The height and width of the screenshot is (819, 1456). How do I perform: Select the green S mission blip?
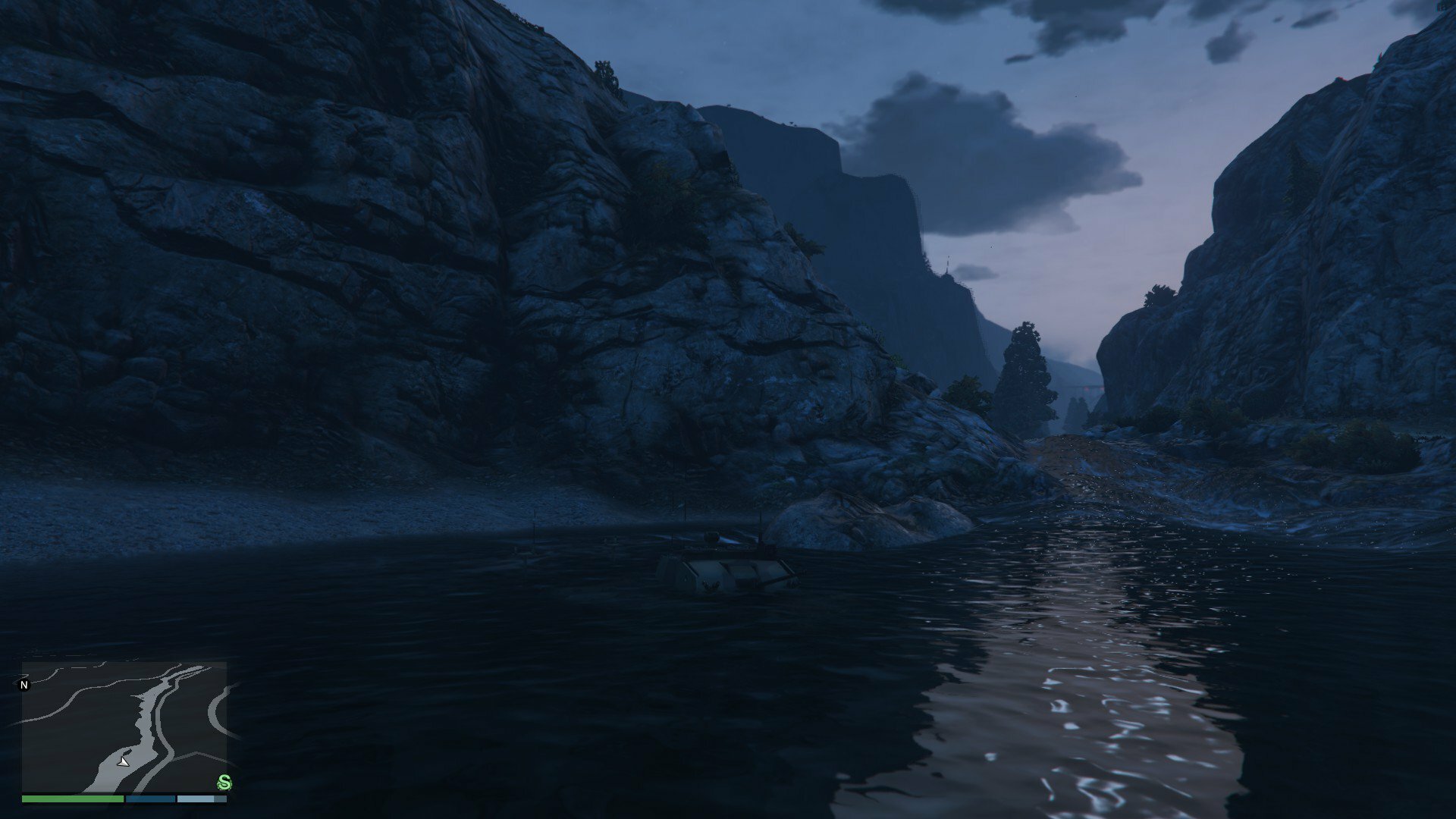click(224, 782)
